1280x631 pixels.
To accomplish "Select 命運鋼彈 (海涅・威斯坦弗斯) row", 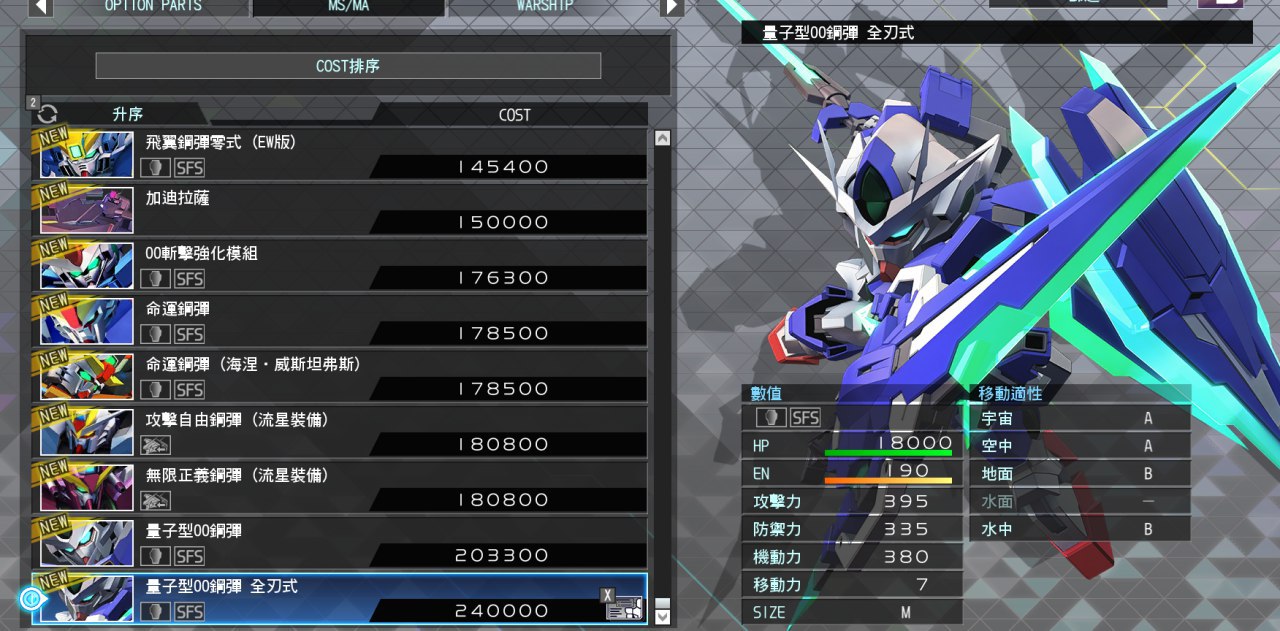I will click(x=340, y=376).
